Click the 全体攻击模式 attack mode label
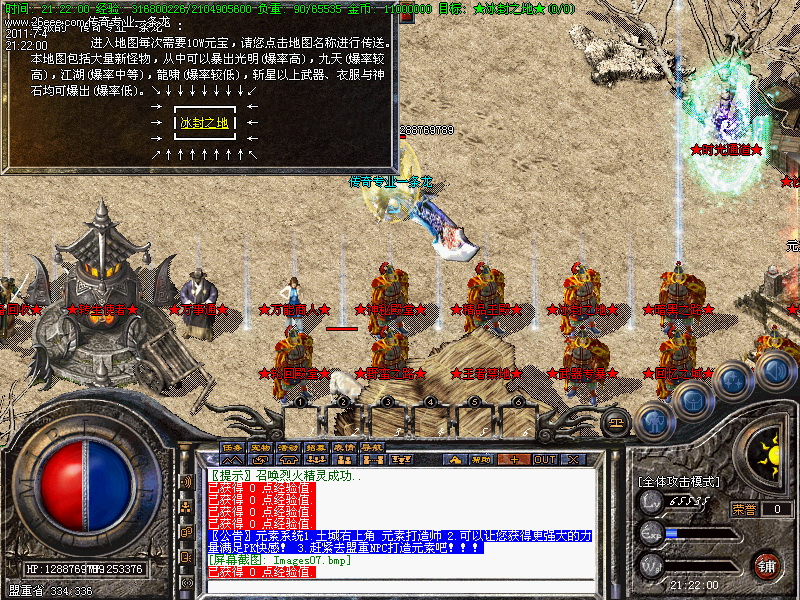 (678, 481)
